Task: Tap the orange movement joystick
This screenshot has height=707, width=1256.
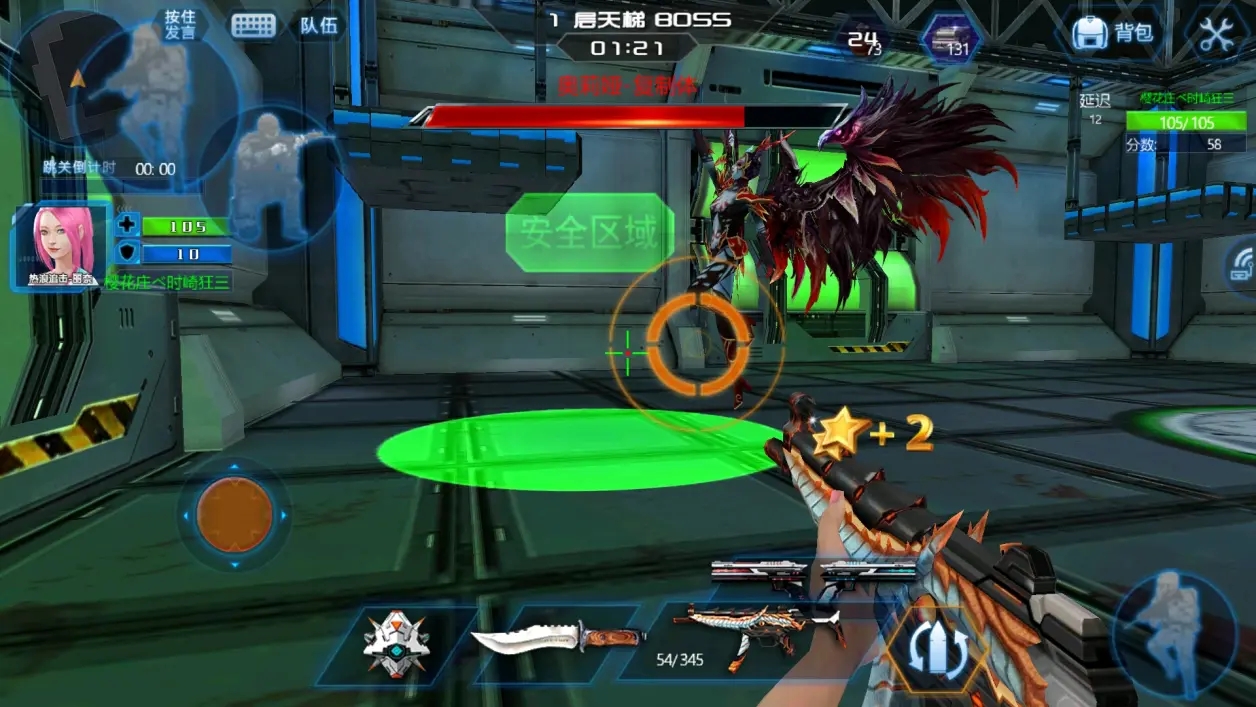Action: 235,515
